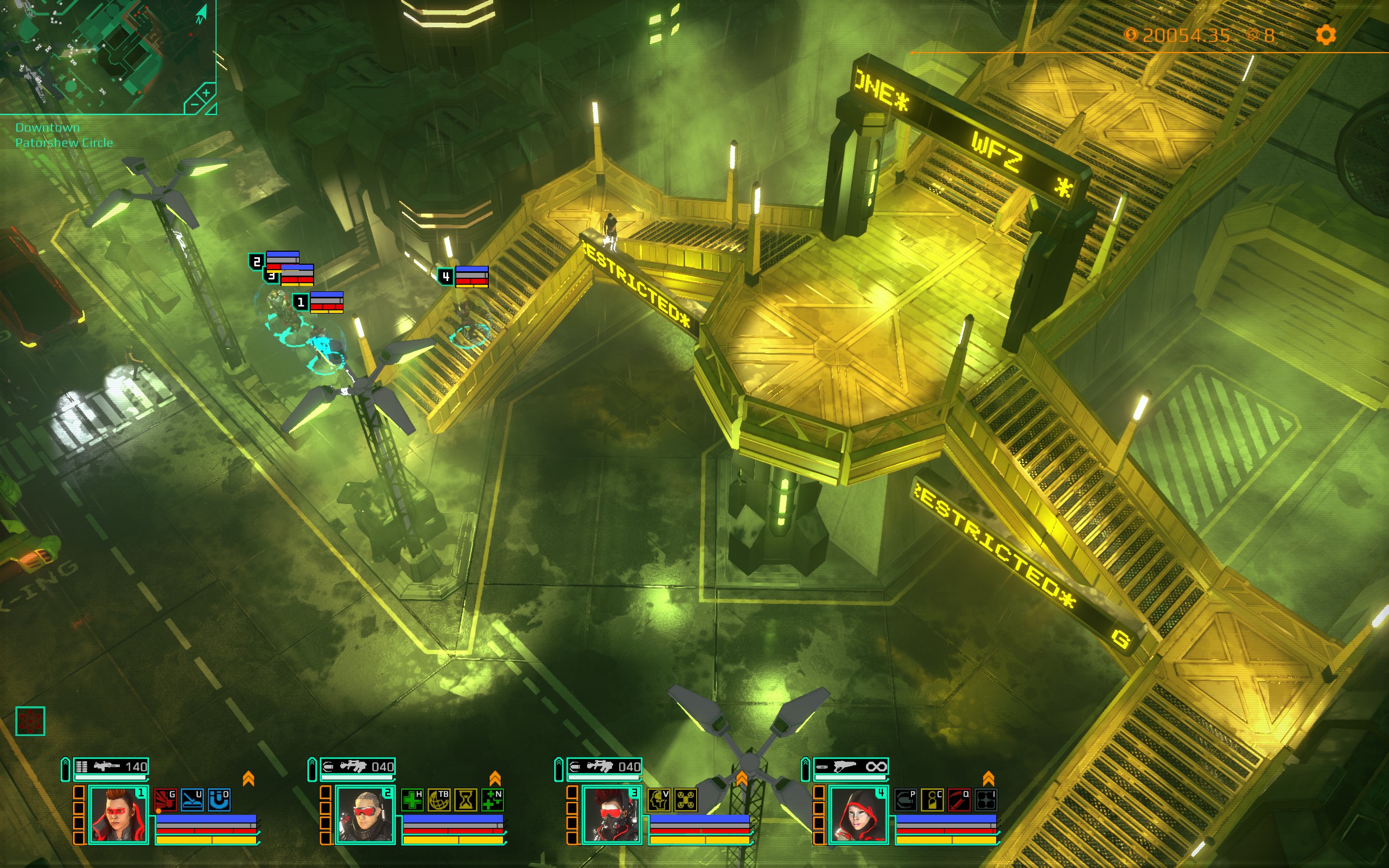The width and height of the screenshot is (1389, 868).
Task: Trigger agent 1's blue magnet ability
Action: click(x=219, y=800)
